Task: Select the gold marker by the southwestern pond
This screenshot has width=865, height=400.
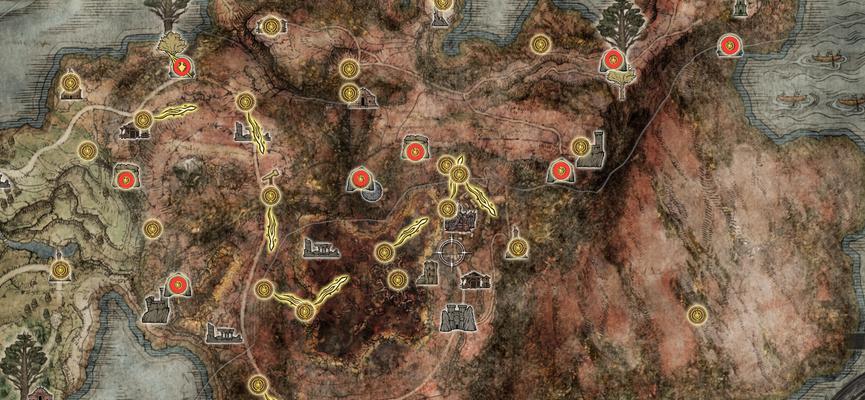Action: (x=61, y=270)
